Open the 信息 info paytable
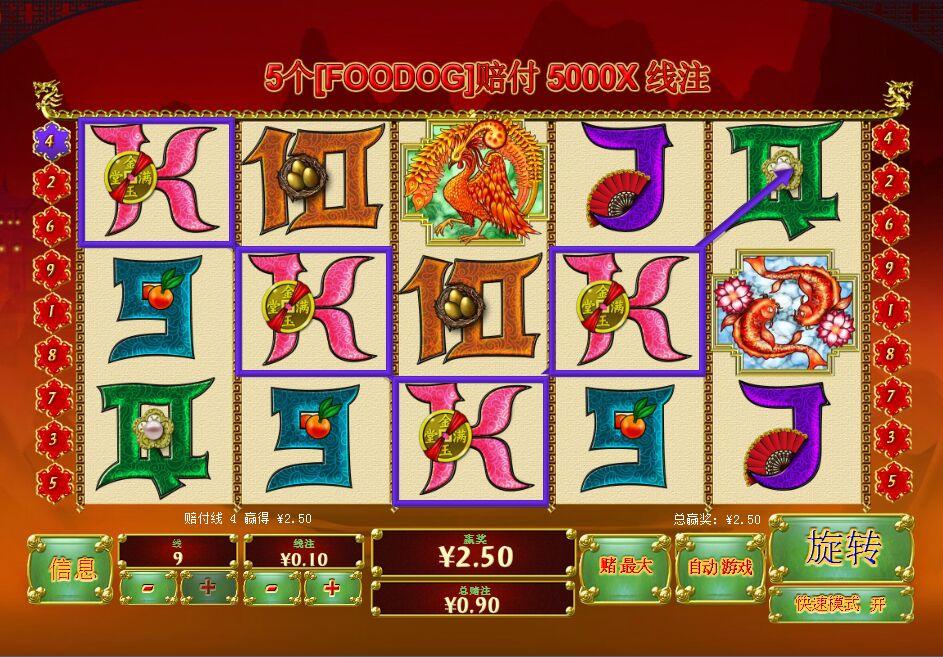This screenshot has height=657, width=943. tap(70, 569)
